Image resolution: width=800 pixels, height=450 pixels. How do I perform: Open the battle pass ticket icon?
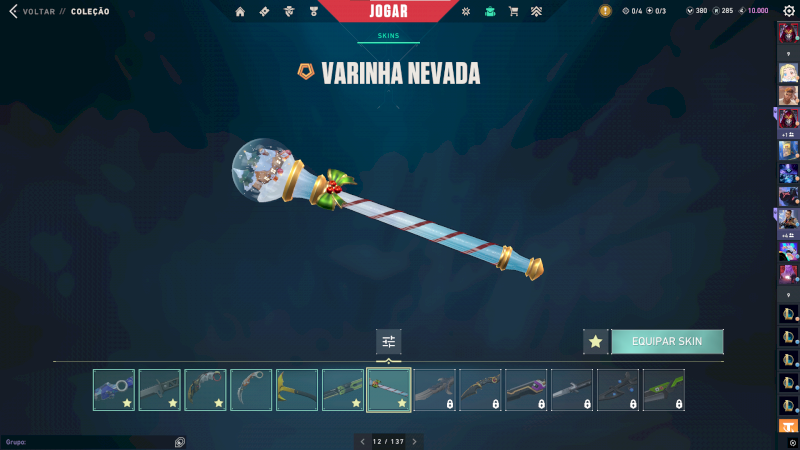(264, 12)
